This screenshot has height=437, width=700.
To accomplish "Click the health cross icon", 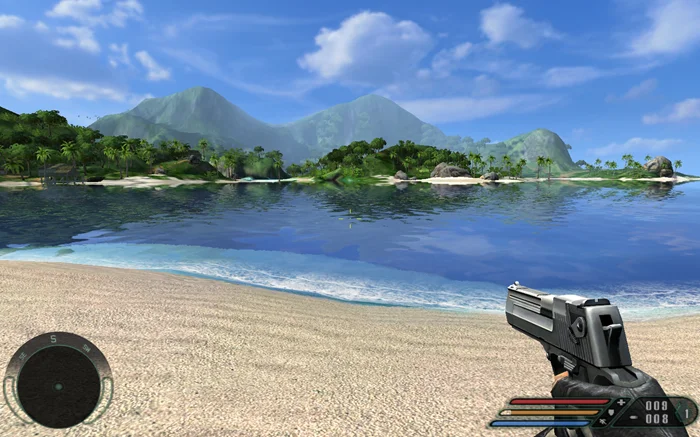I will (621, 402).
